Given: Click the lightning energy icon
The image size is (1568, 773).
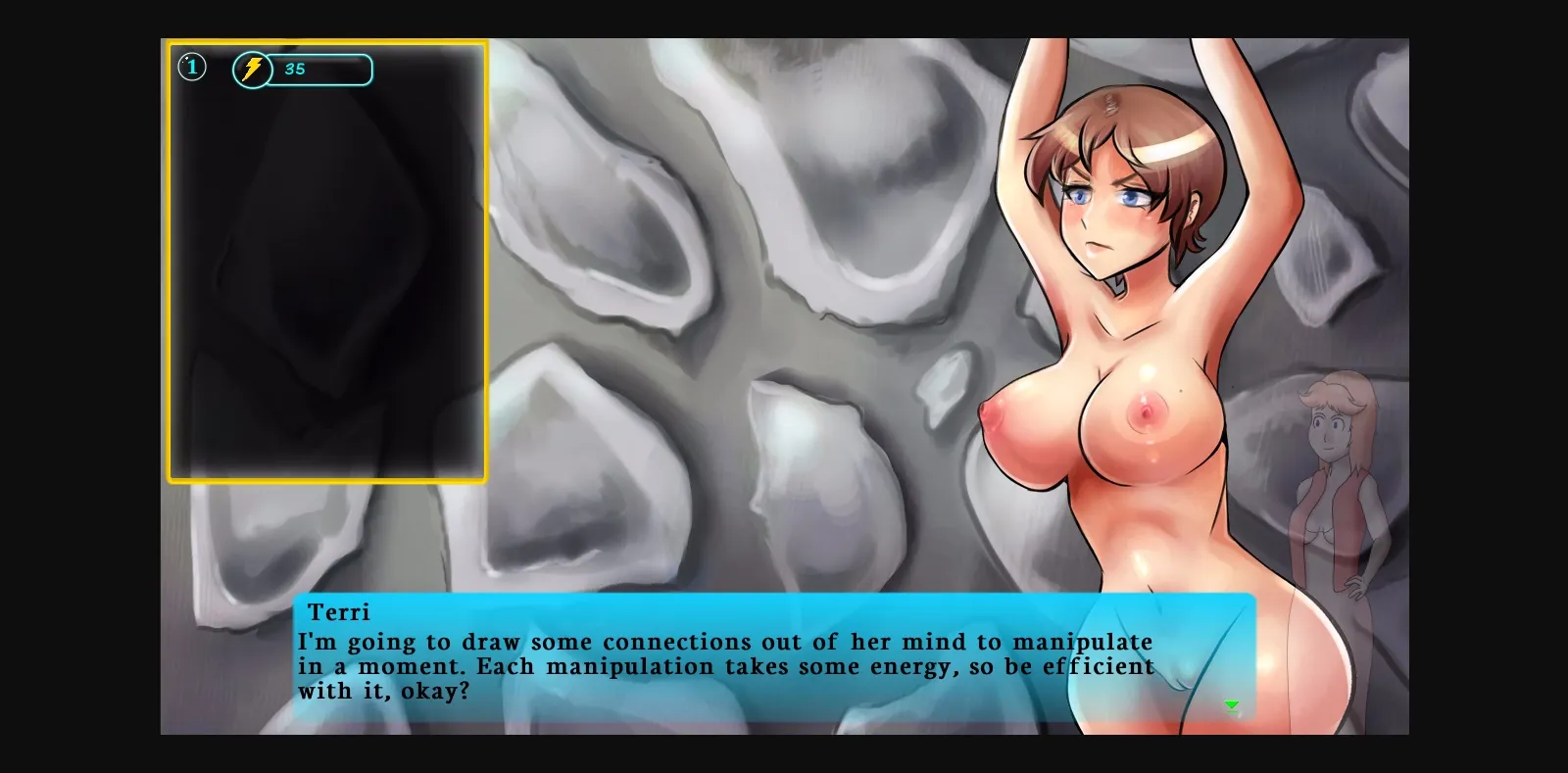Looking at the screenshot, I should (252, 69).
